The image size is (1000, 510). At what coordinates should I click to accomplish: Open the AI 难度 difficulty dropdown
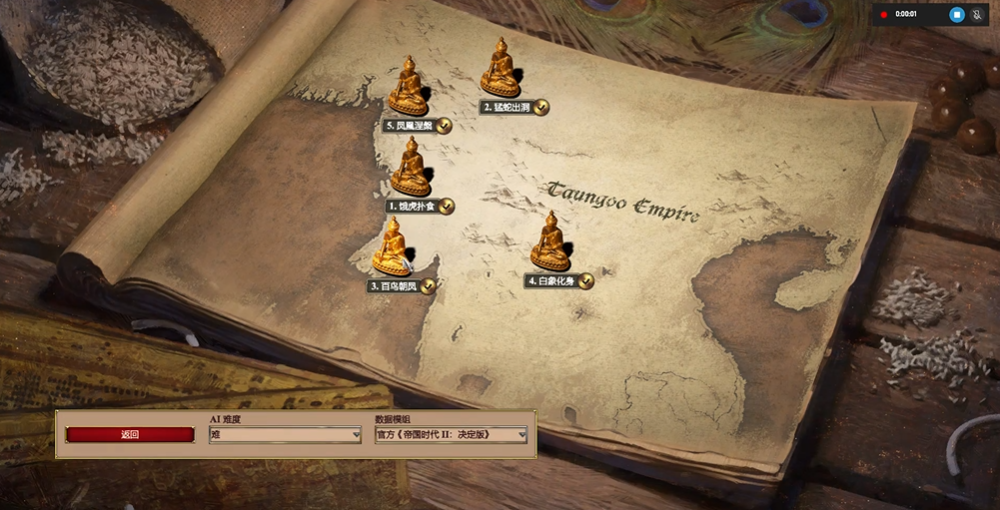(285, 435)
